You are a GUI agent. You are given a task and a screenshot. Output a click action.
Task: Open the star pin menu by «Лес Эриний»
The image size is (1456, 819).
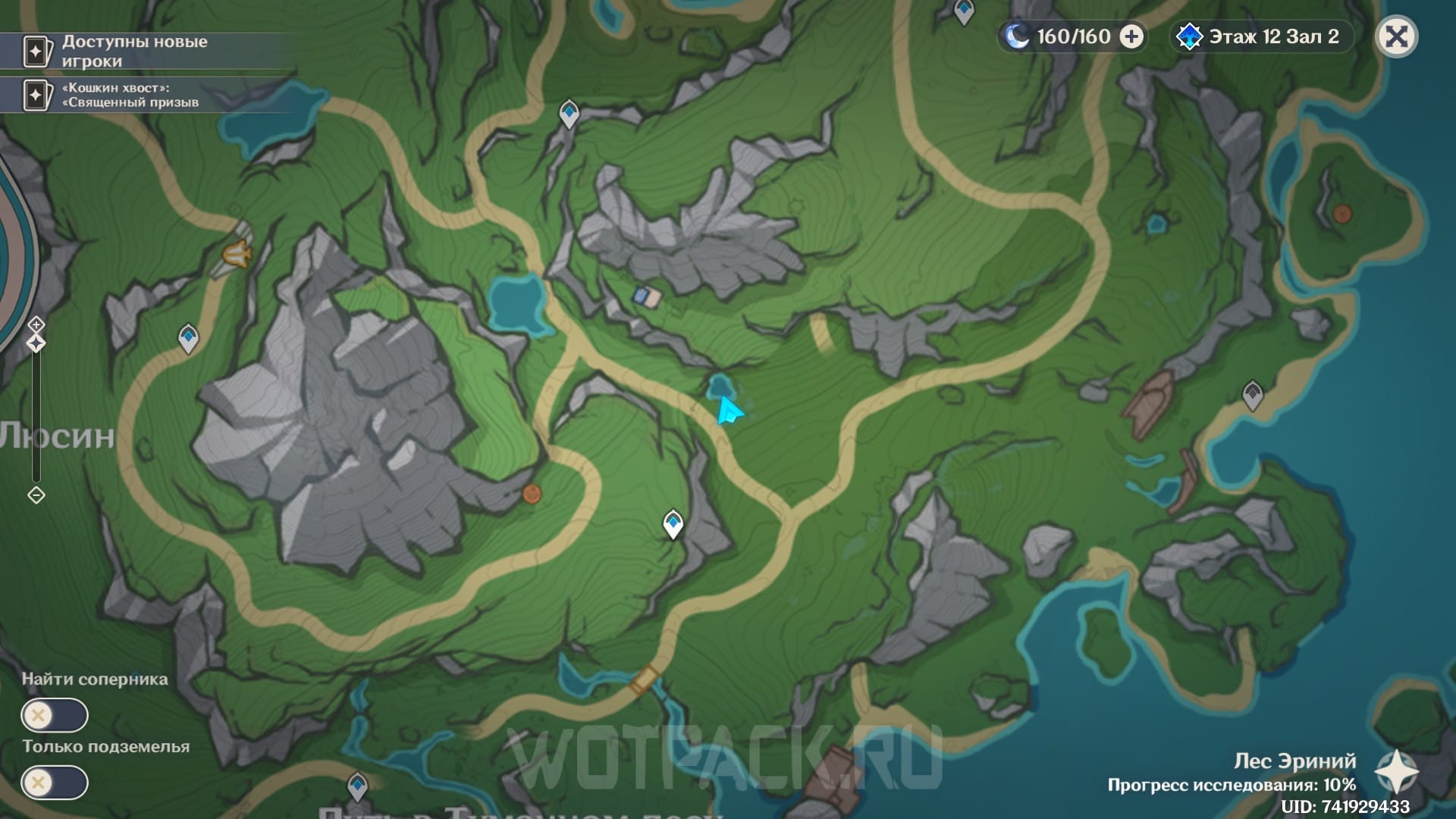pyautogui.click(x=1396, y=771)
